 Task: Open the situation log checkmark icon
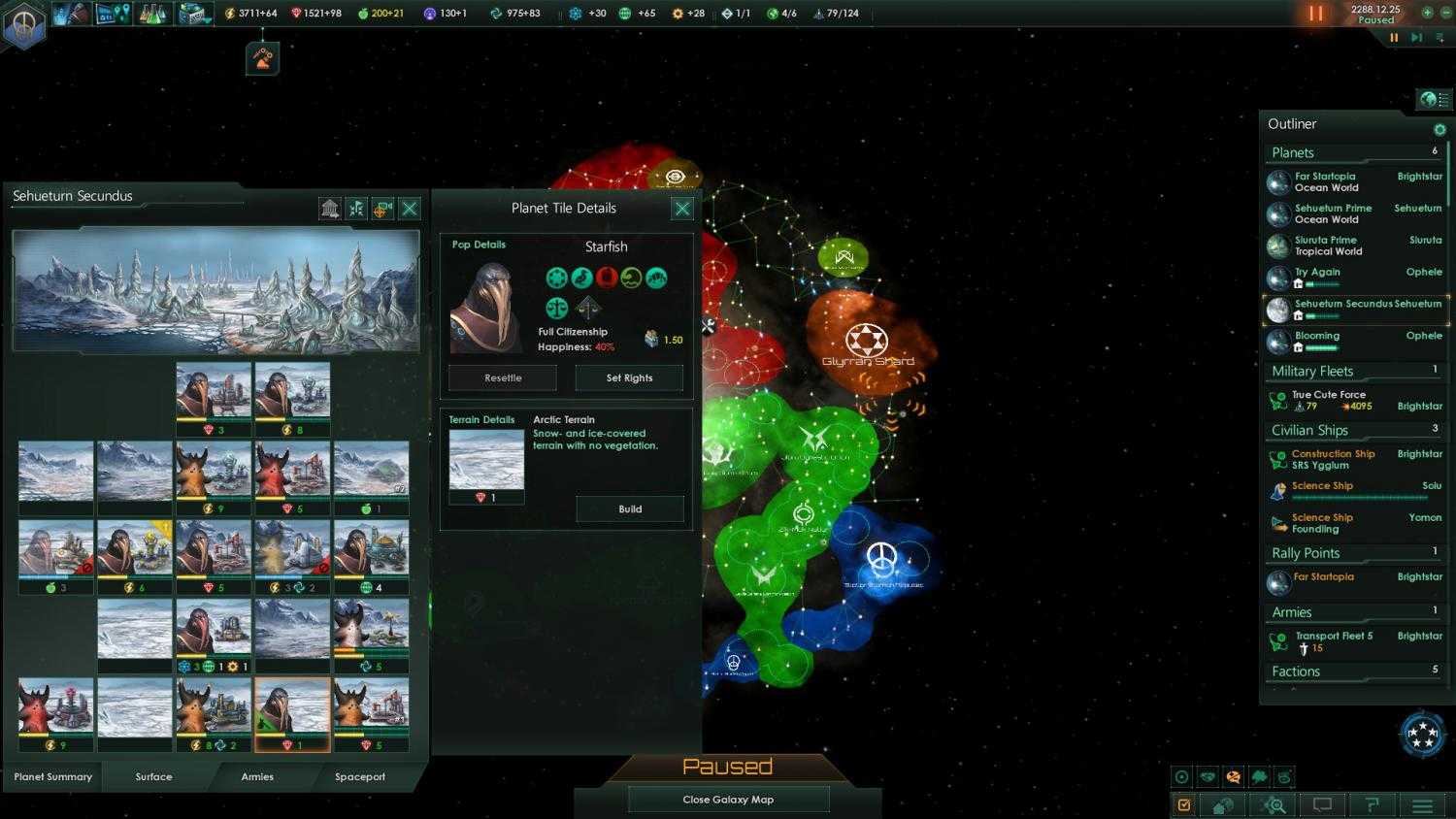1183,804
